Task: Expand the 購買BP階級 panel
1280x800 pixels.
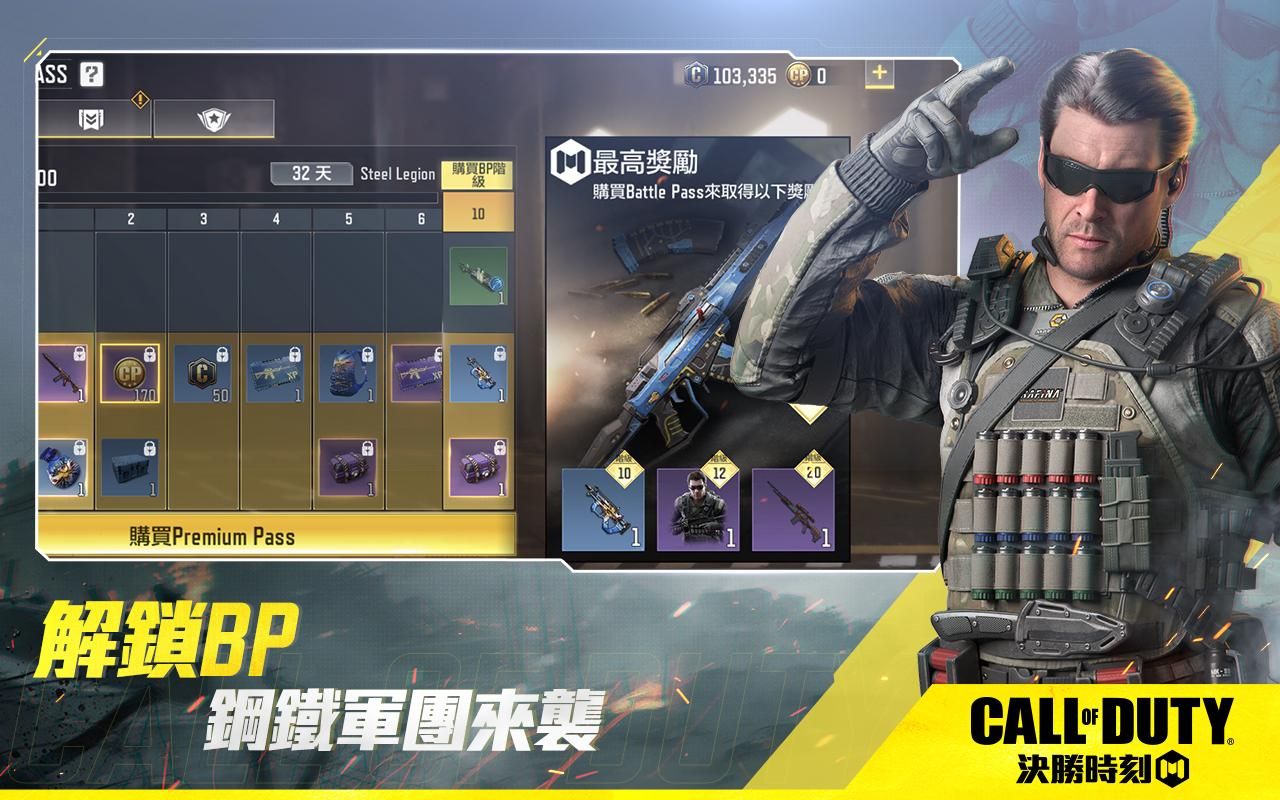Action: 477,174
